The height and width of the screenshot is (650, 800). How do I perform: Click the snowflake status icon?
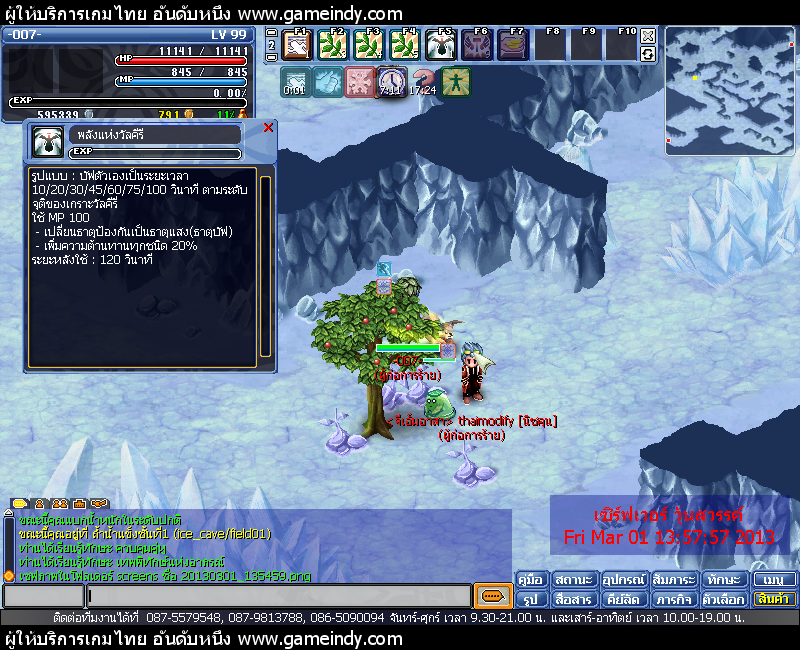point(359,82)
